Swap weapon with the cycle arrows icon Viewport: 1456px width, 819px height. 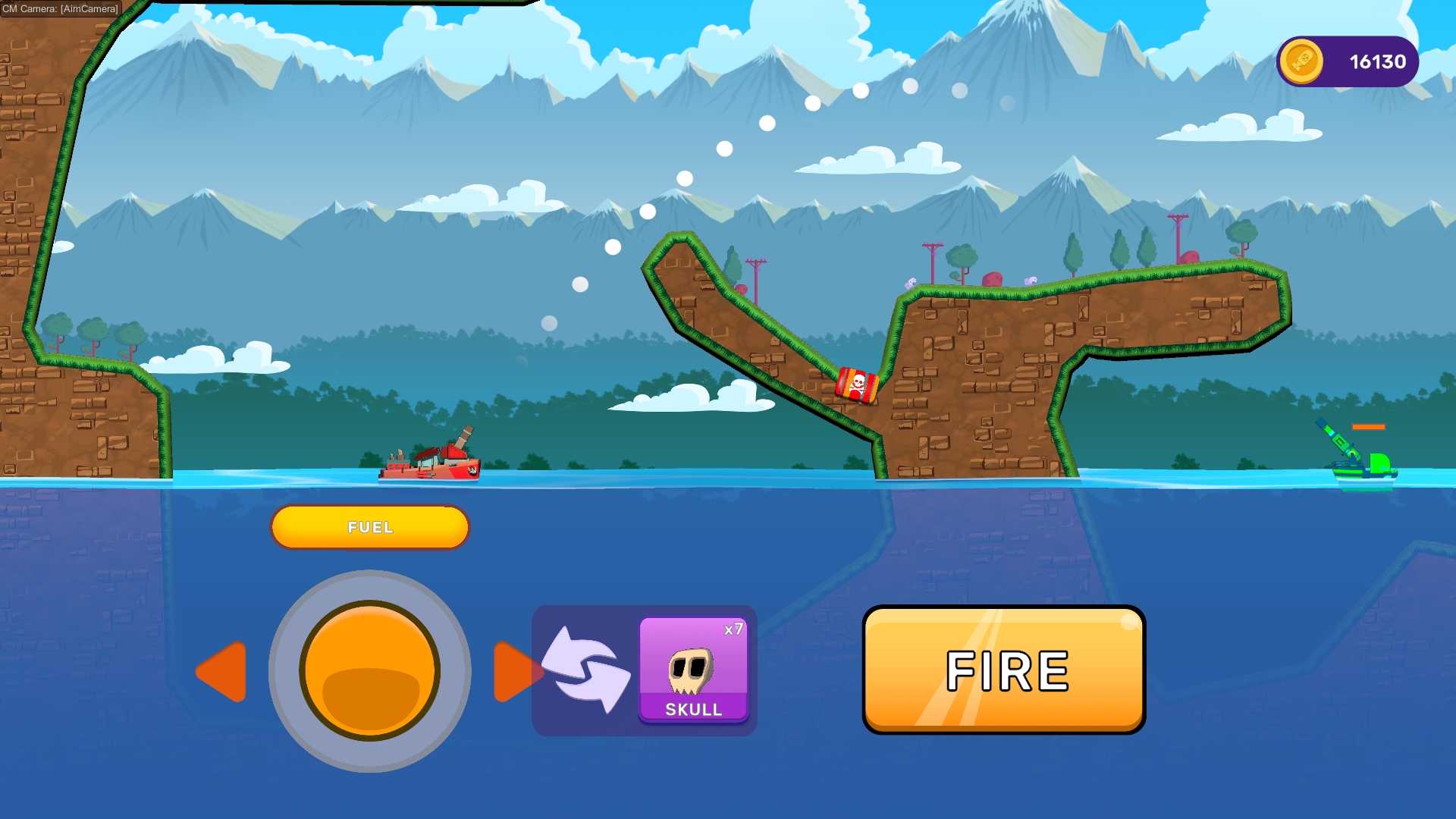[x=585, y=670]
